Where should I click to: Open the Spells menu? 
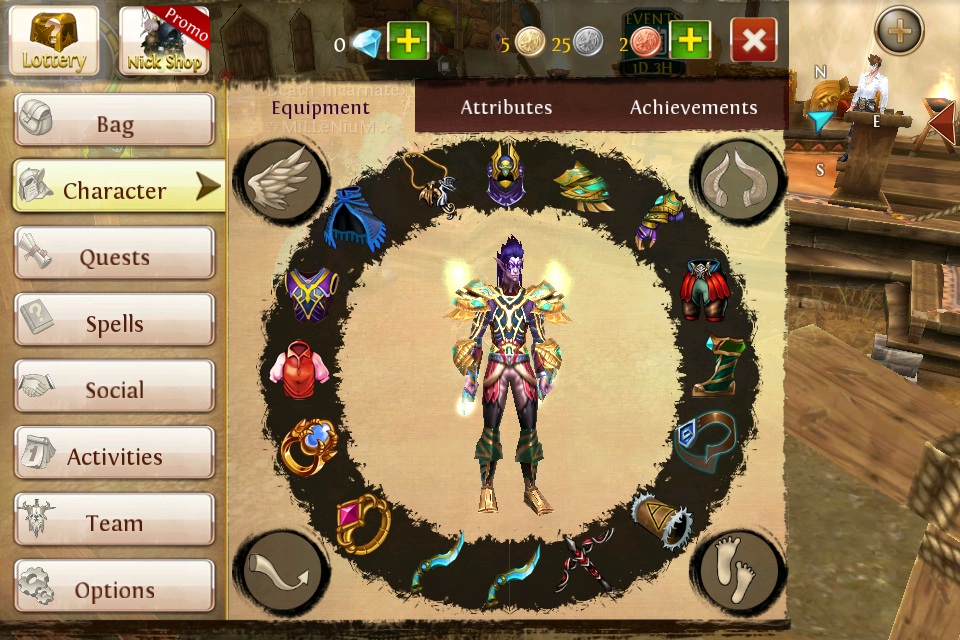pyautogui.click(x=114, y=324)
